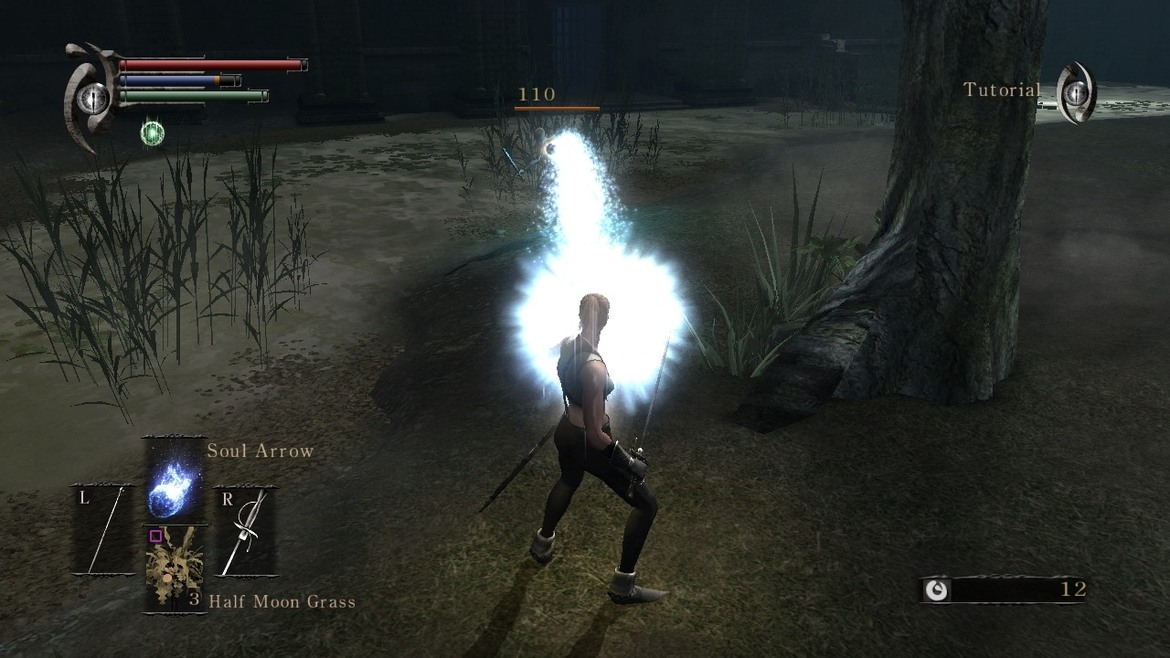Click the green status effect icon
This screenshot has height=658, width=1170.
click(x=153, y=132)
